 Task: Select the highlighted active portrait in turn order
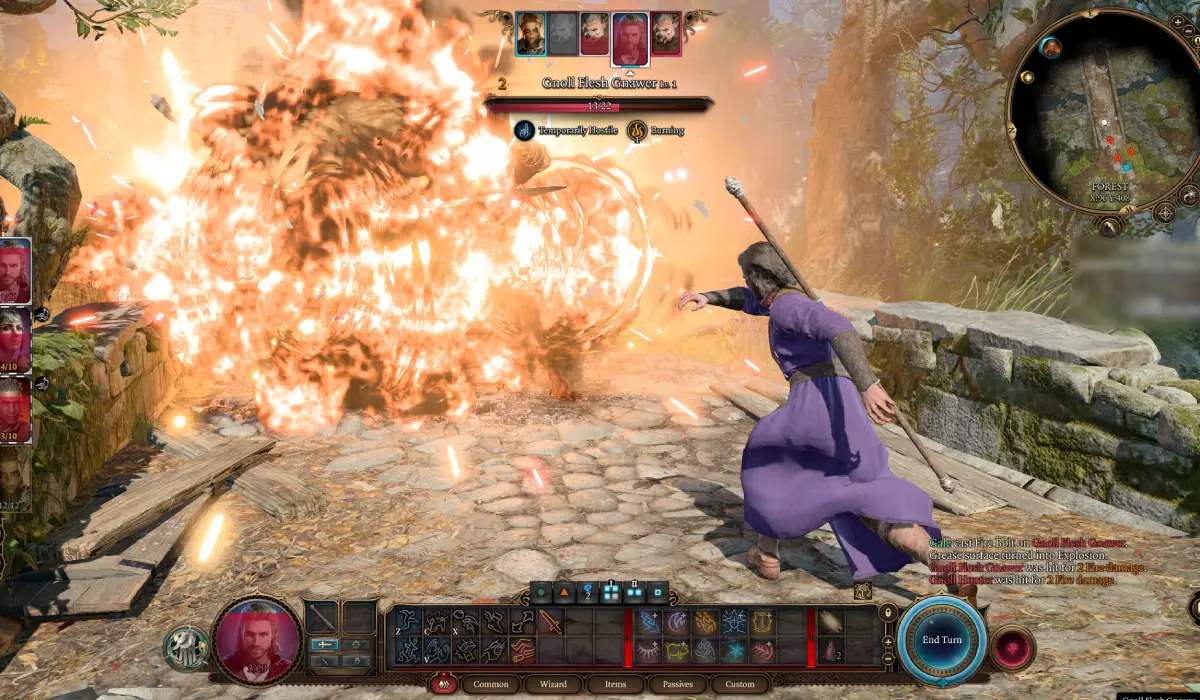(x=630, y=38)
